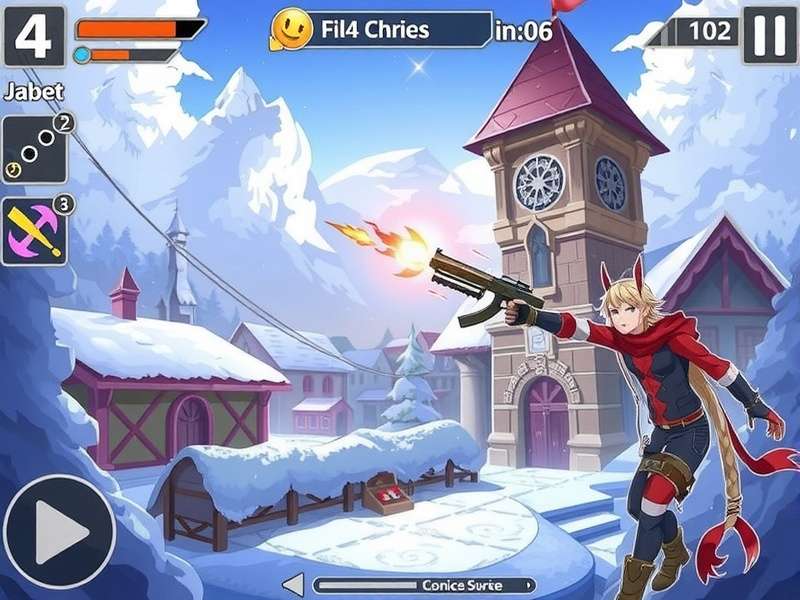Select the three-orb chain ability icon
This screenshot has height=600, width=800.
tap(34, 150)
